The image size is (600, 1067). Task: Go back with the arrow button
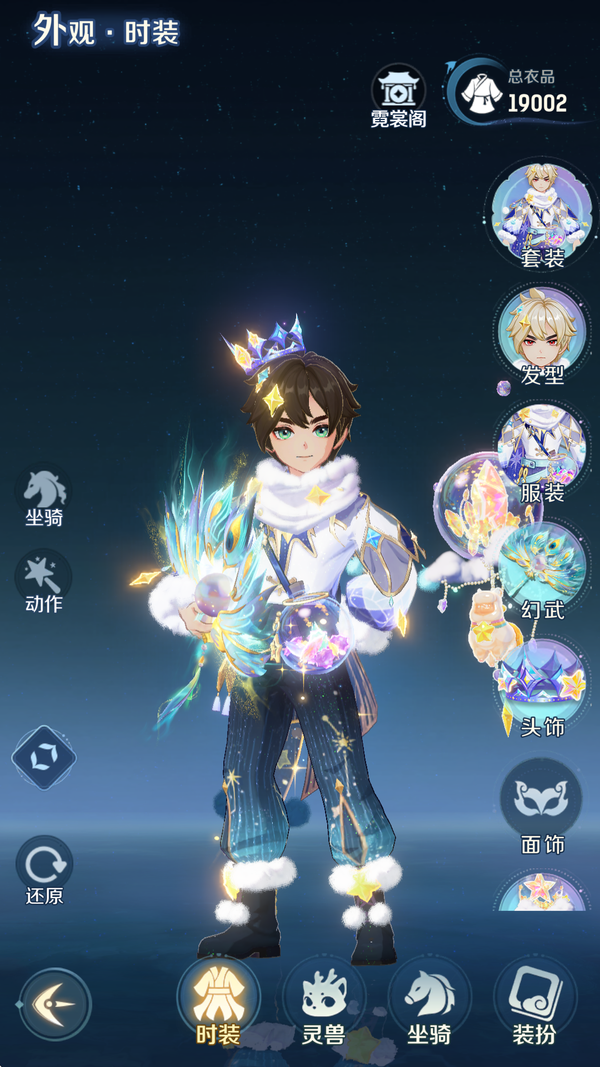pyautogui.click(x=55, y=1004)
